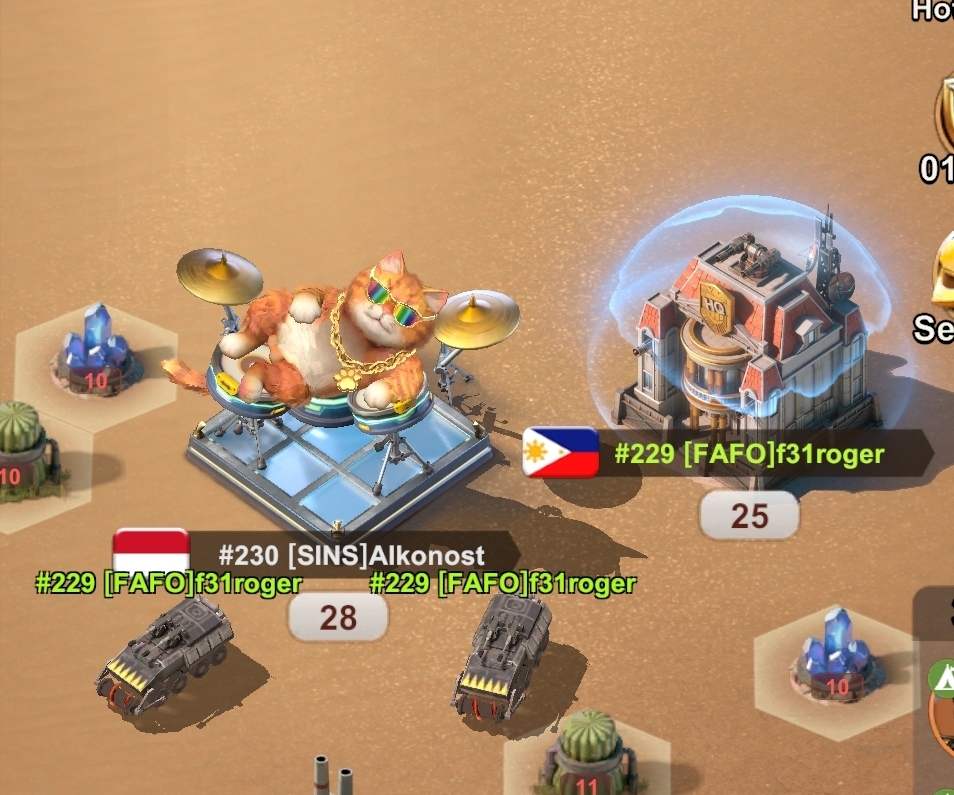Select the green tent squad icon
This screenshot has width=954, height=795.
pos(940,677)
